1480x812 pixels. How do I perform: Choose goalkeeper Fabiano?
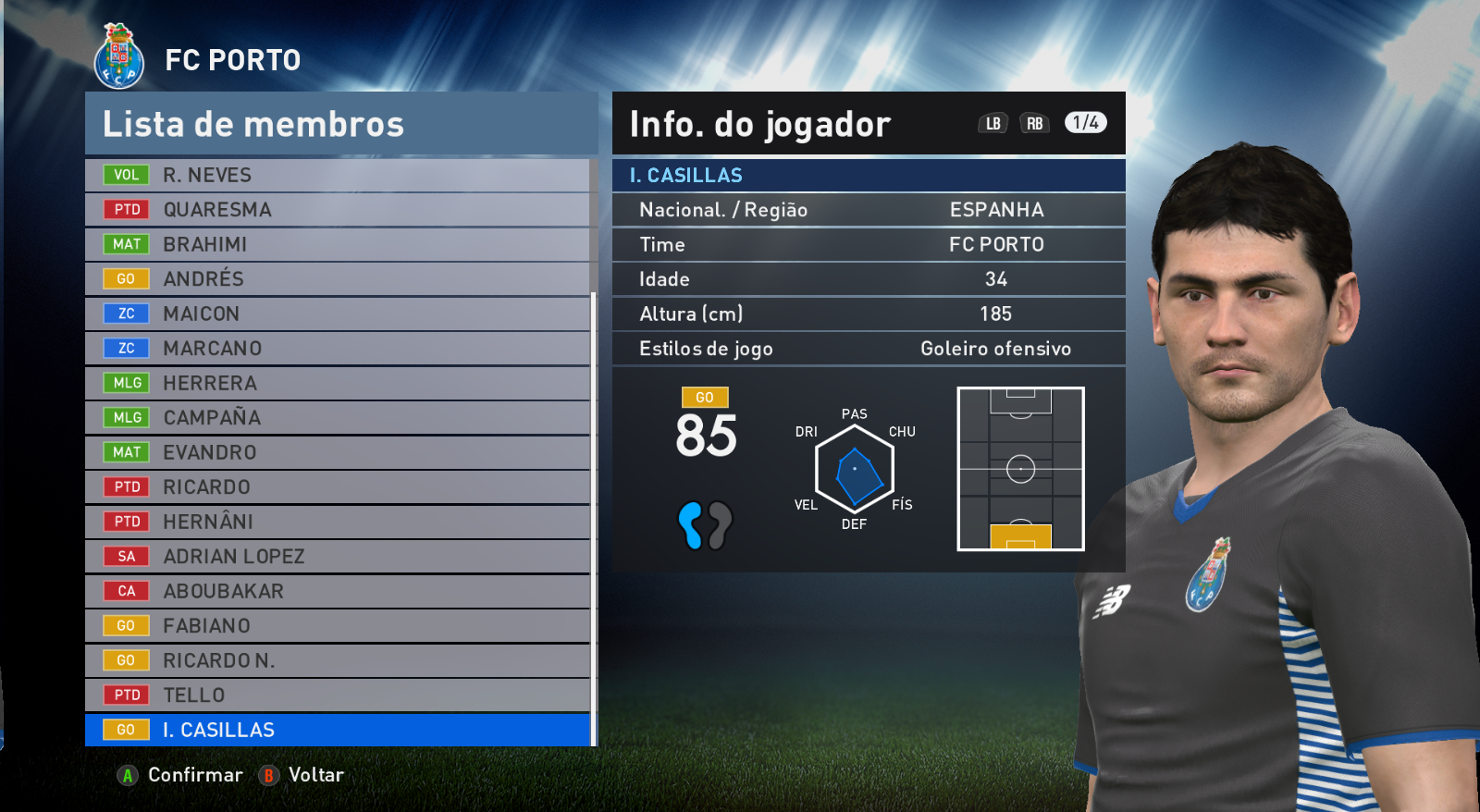(338, 626)
